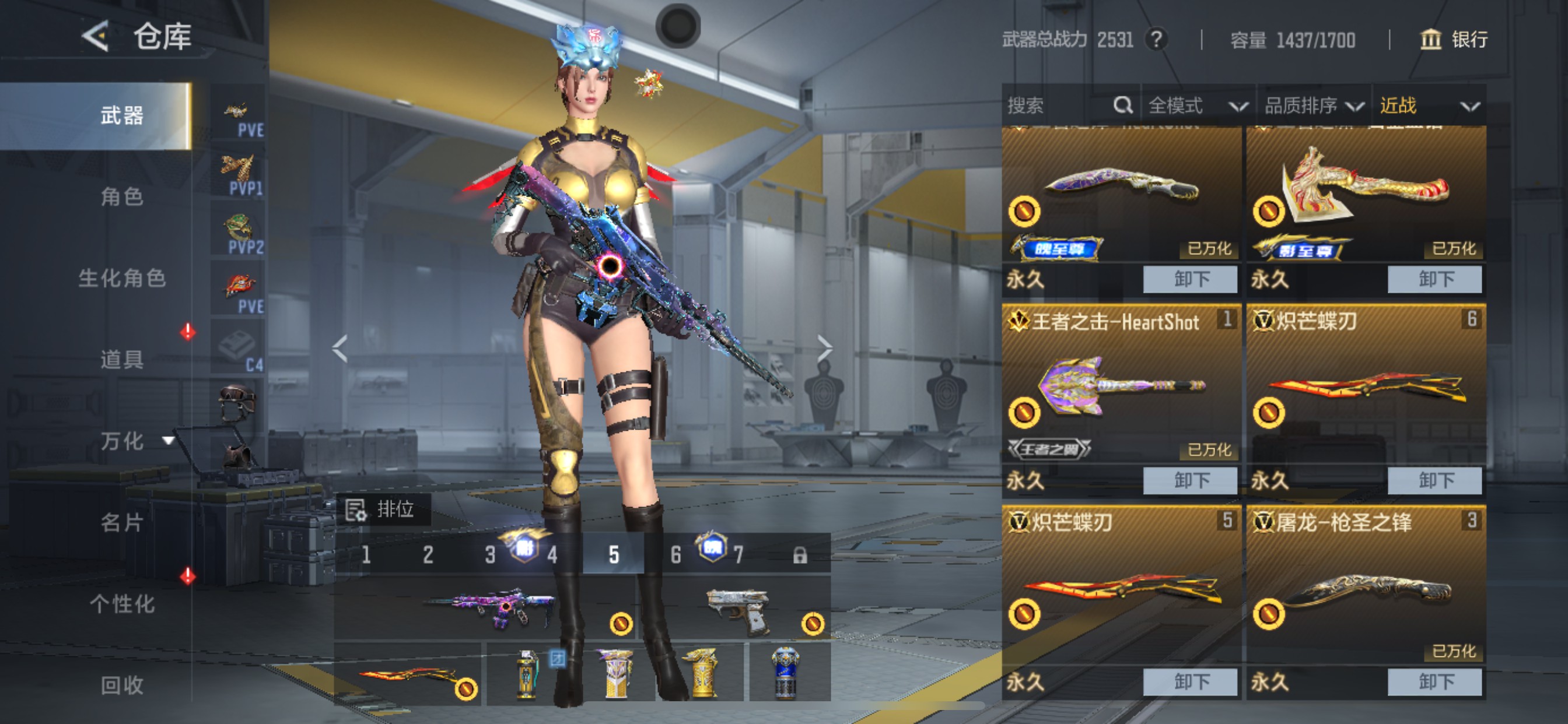Switch to the 角色 tab

(x=122, y=196)
